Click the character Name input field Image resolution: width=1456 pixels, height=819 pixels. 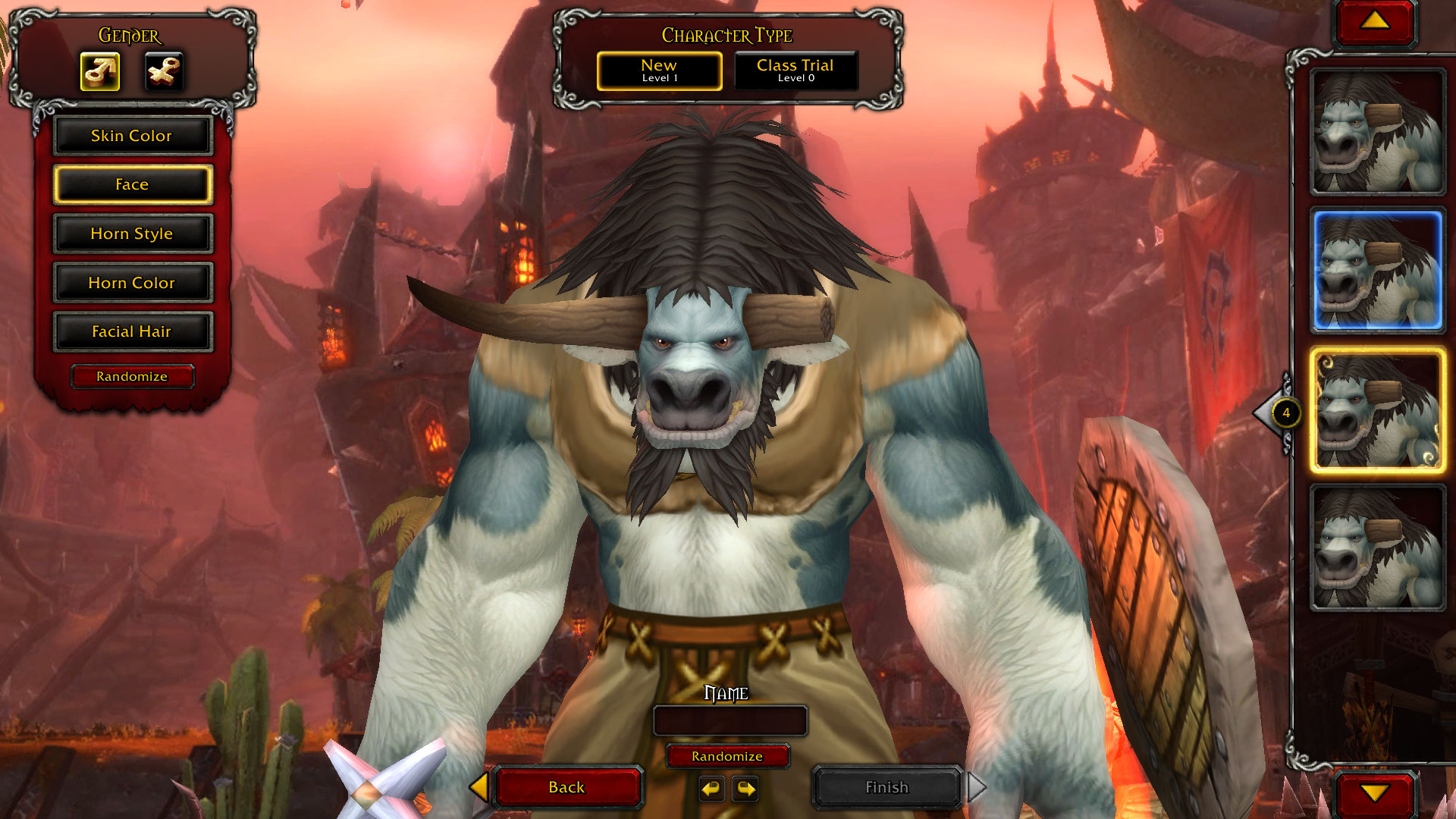click(730, 720)
